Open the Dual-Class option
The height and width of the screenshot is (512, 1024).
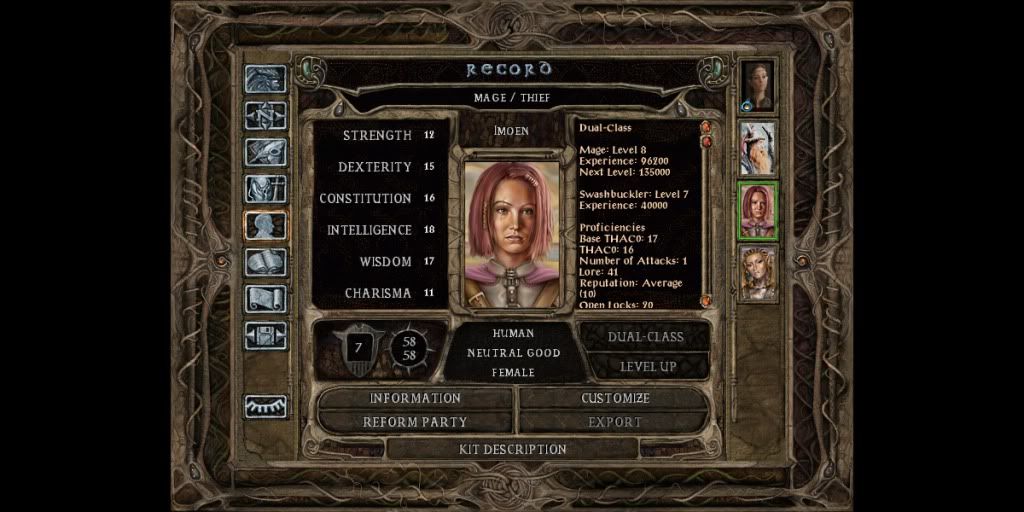tap(645, 337)
